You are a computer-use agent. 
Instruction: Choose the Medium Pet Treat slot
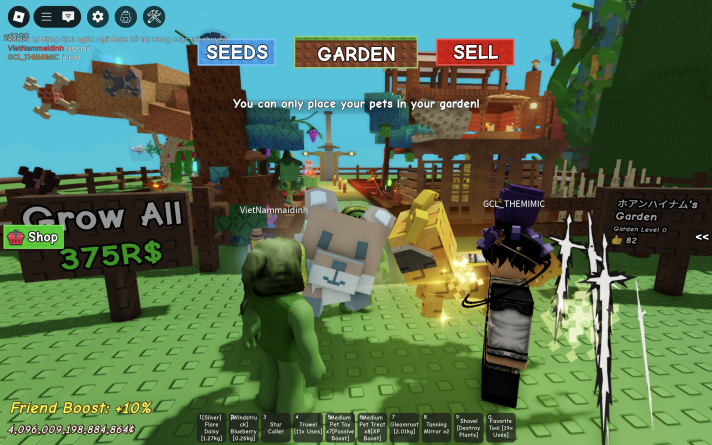pyautogui.click(x=371, y=427)
